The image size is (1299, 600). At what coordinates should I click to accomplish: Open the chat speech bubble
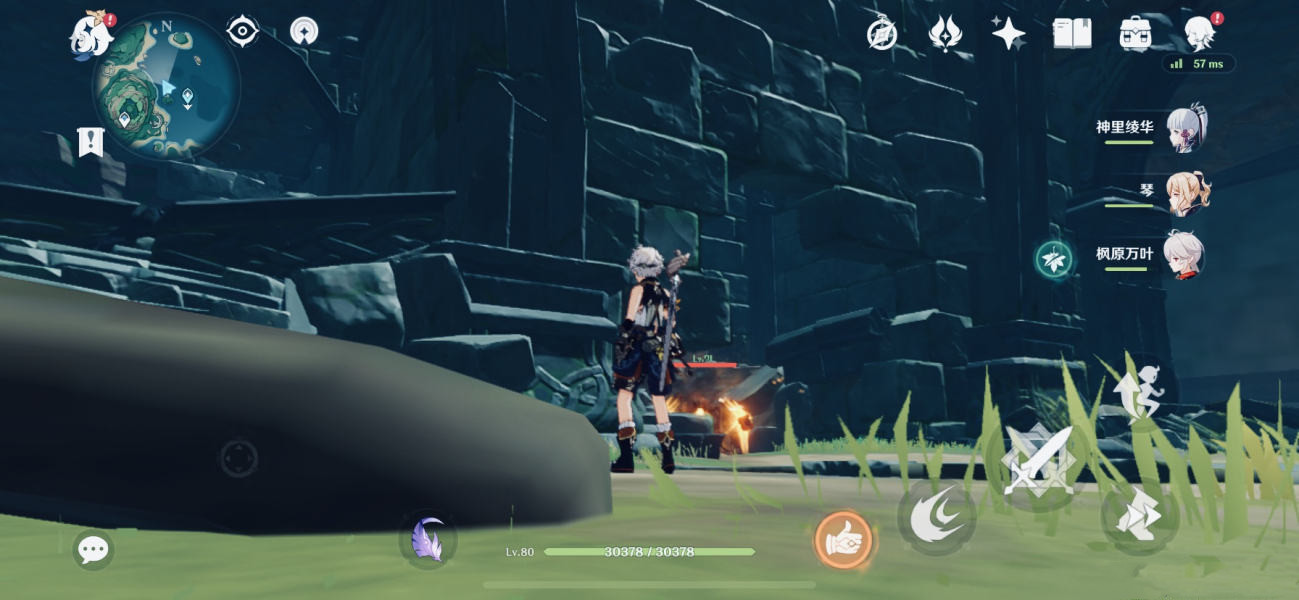click(x=93, y=549)
